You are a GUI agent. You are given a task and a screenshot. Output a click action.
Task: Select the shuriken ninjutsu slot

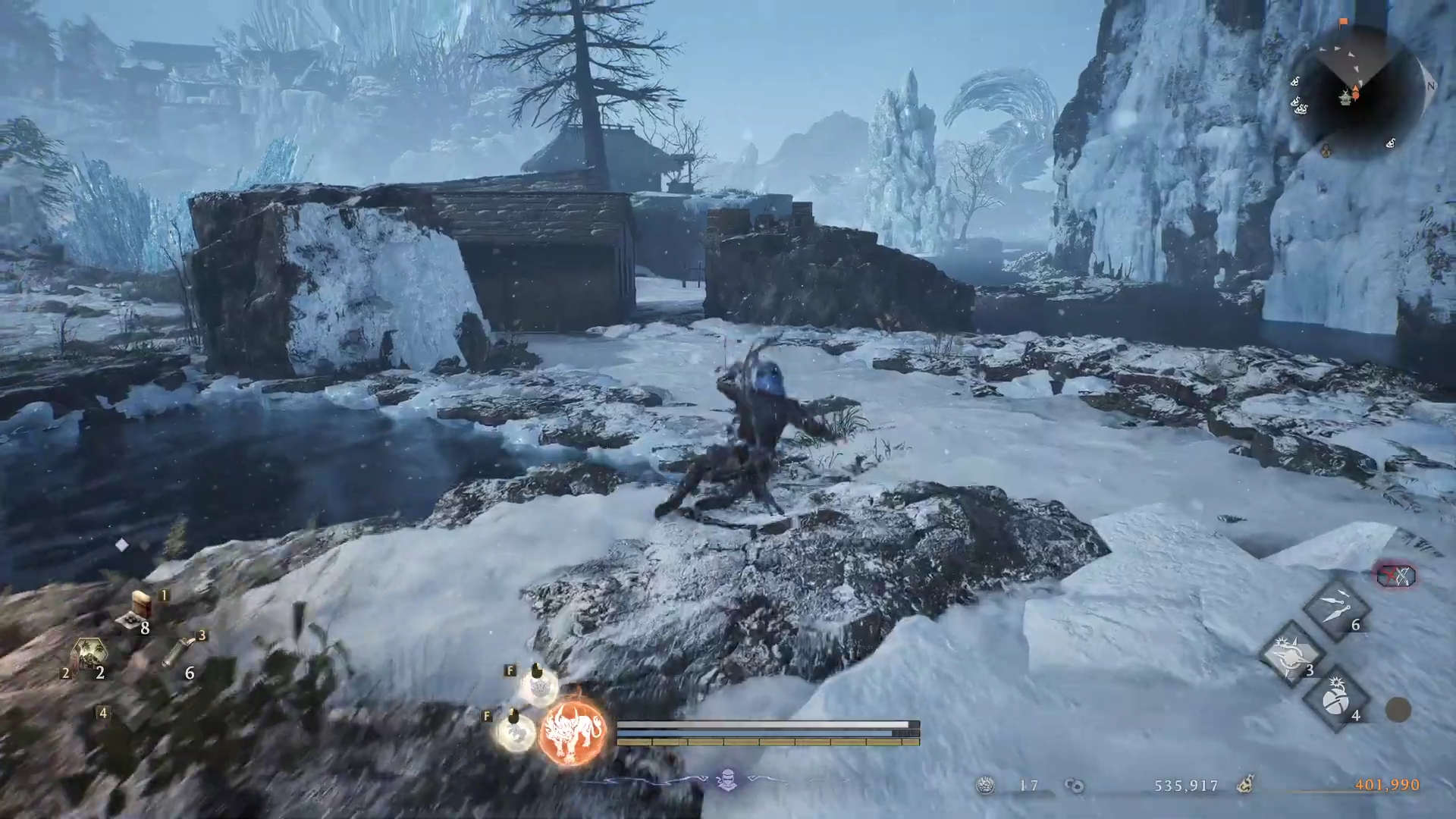1291,654
